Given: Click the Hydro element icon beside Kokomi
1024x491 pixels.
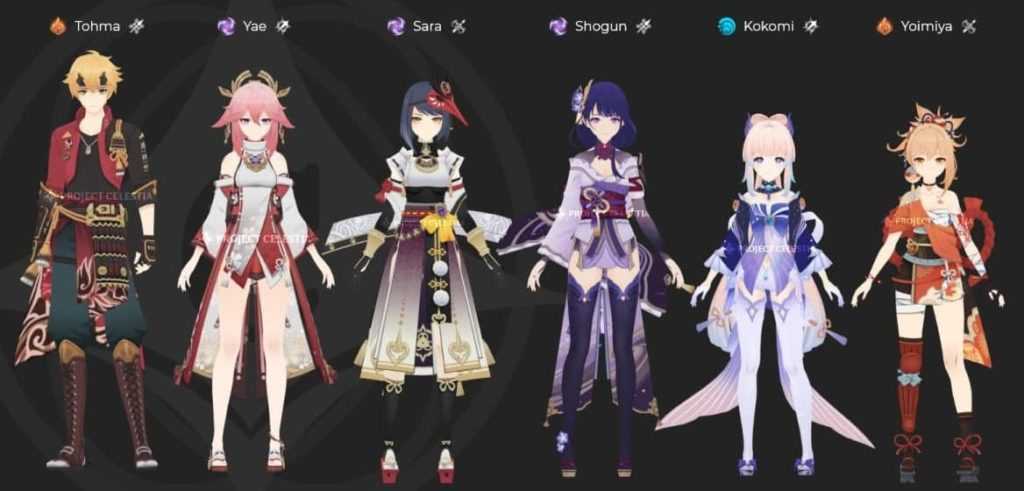Looking at the screenshot, I should 727,26.
